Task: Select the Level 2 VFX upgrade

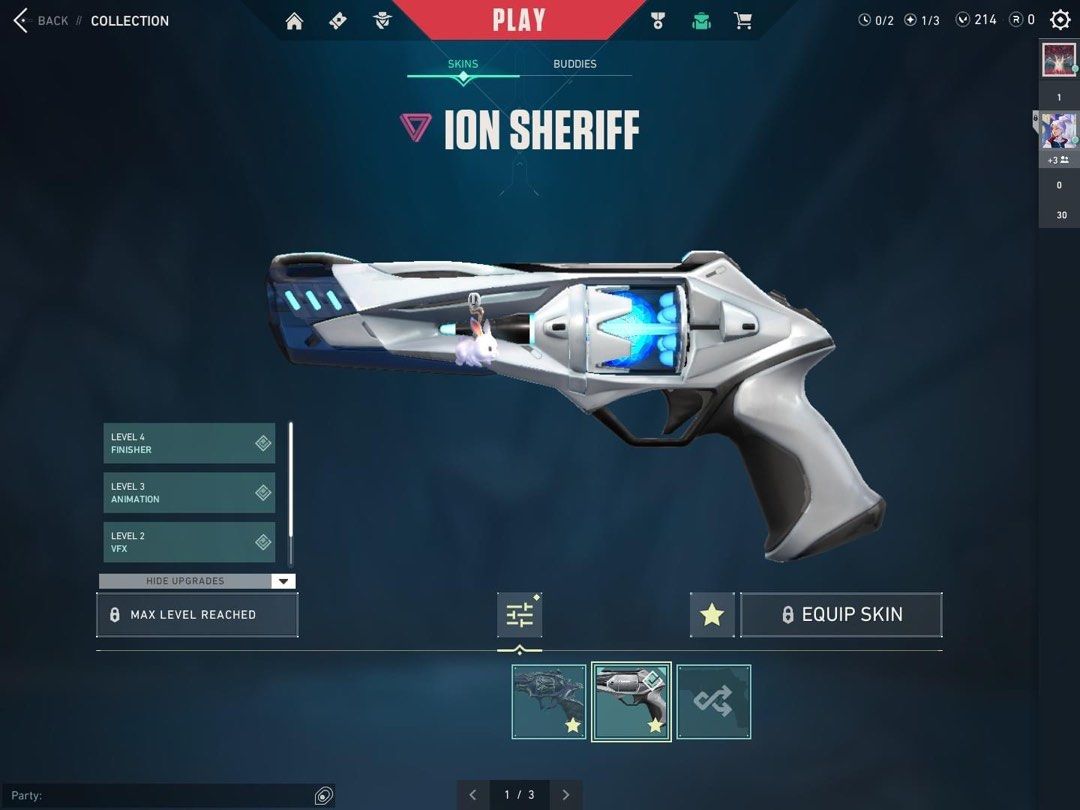Action: [189, 542]
